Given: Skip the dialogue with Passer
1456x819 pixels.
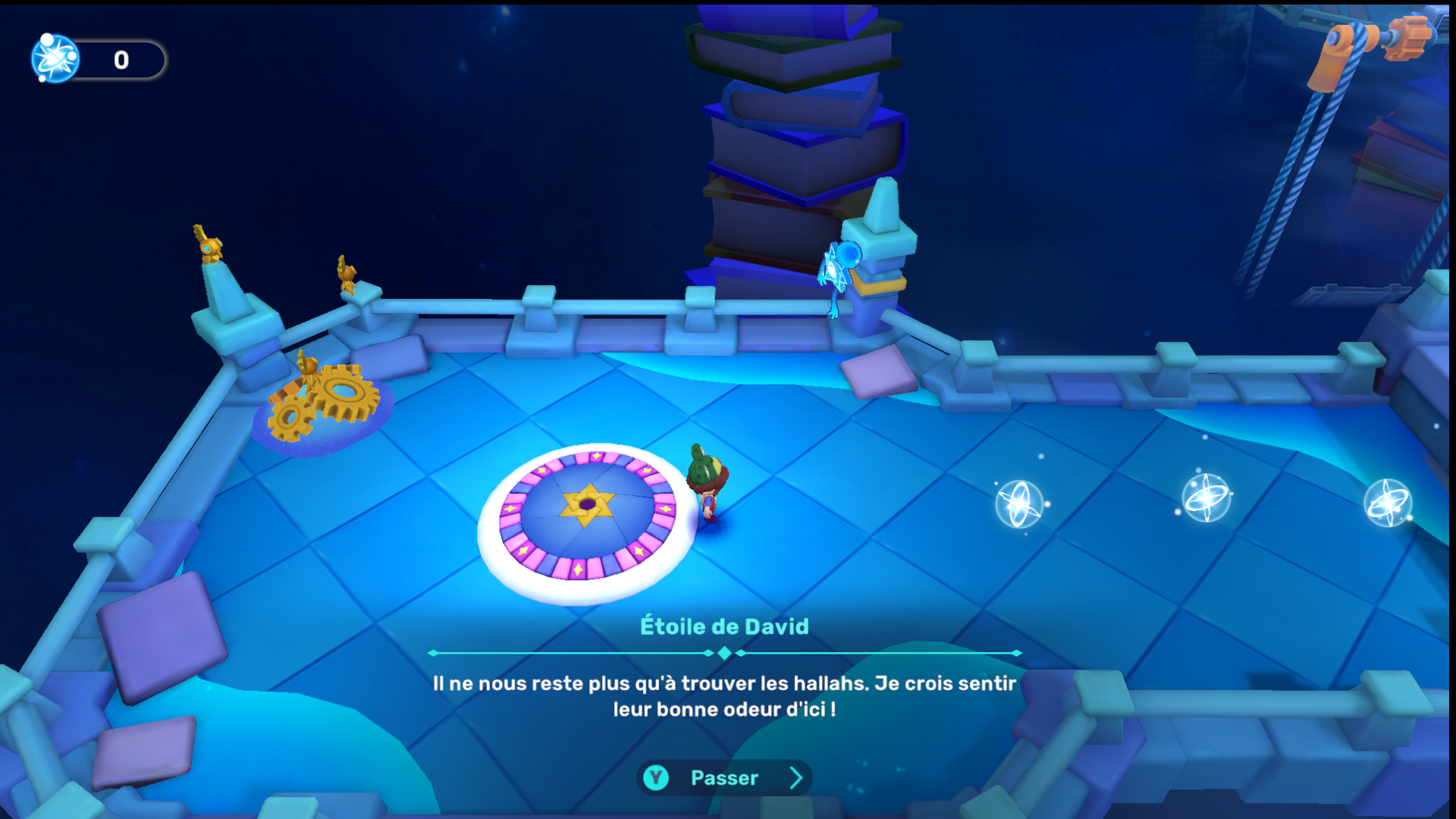Looking at the screenshot, I should [x=724, y=778].
